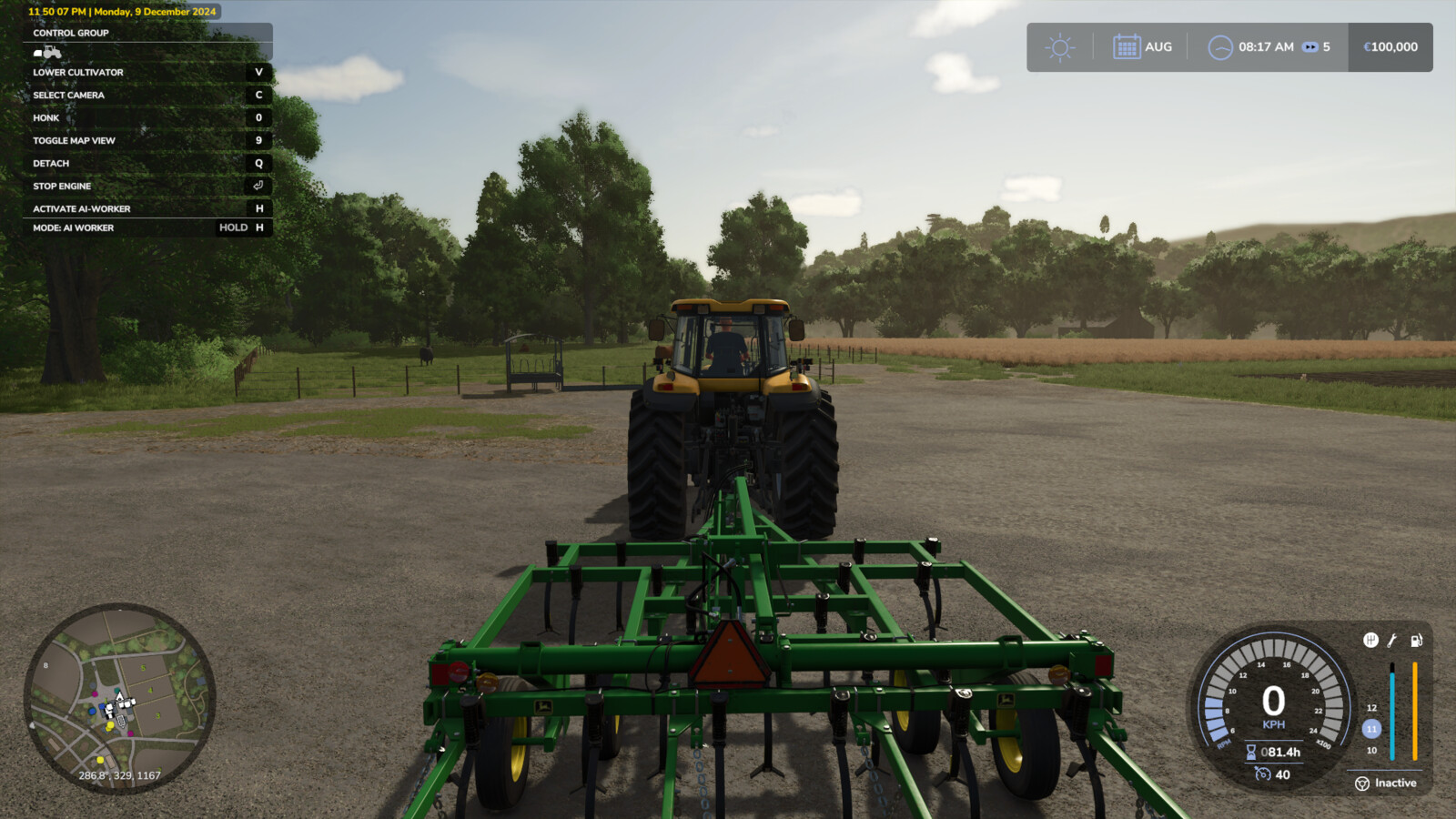This screenshot has height=819, width=1456.
Task: Click the time acceleration 5x indicator
Action: pyautogui.click(x=1316, y=46)
